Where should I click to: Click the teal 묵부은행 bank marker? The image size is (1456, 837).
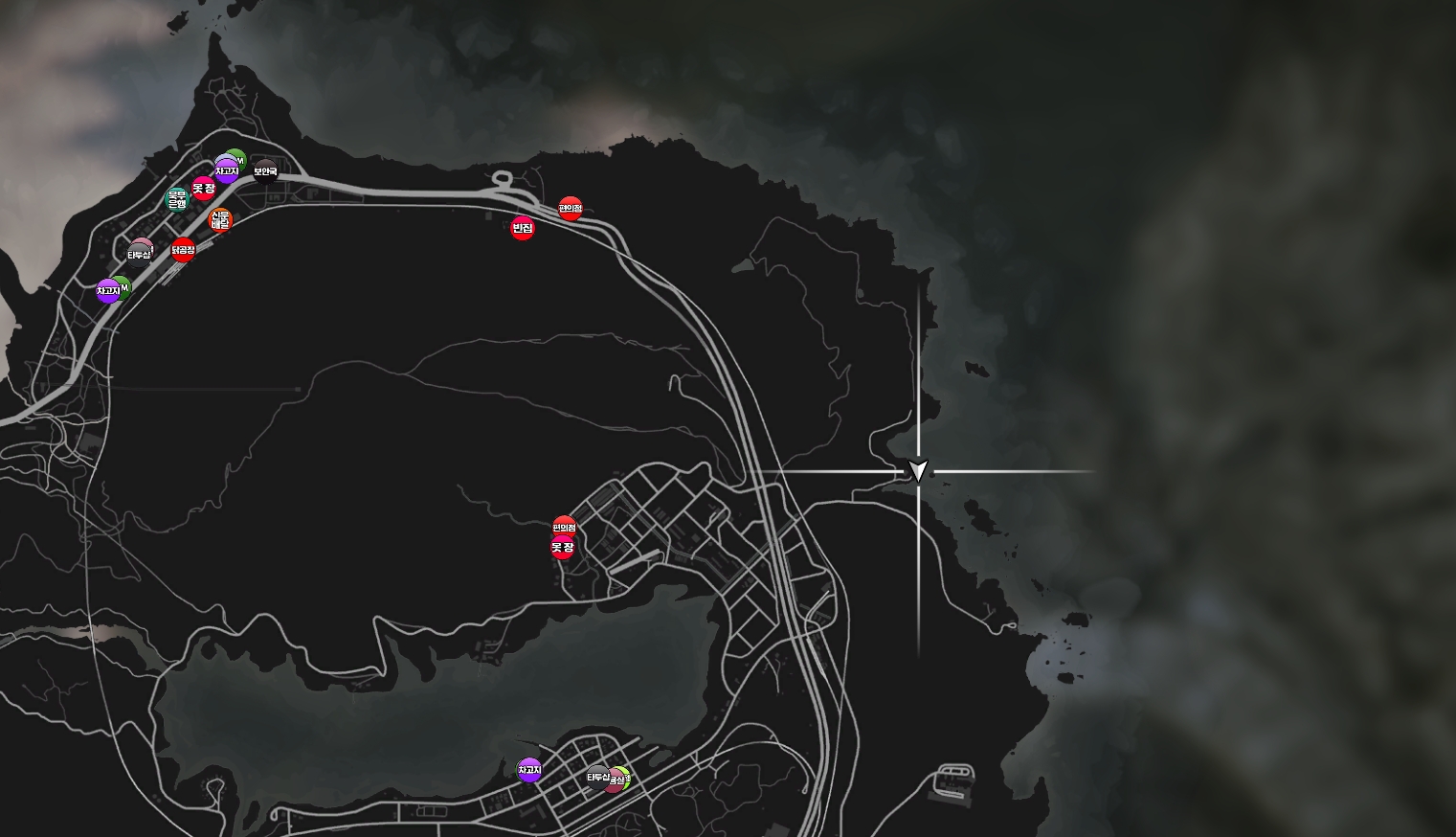click(177, 199)
